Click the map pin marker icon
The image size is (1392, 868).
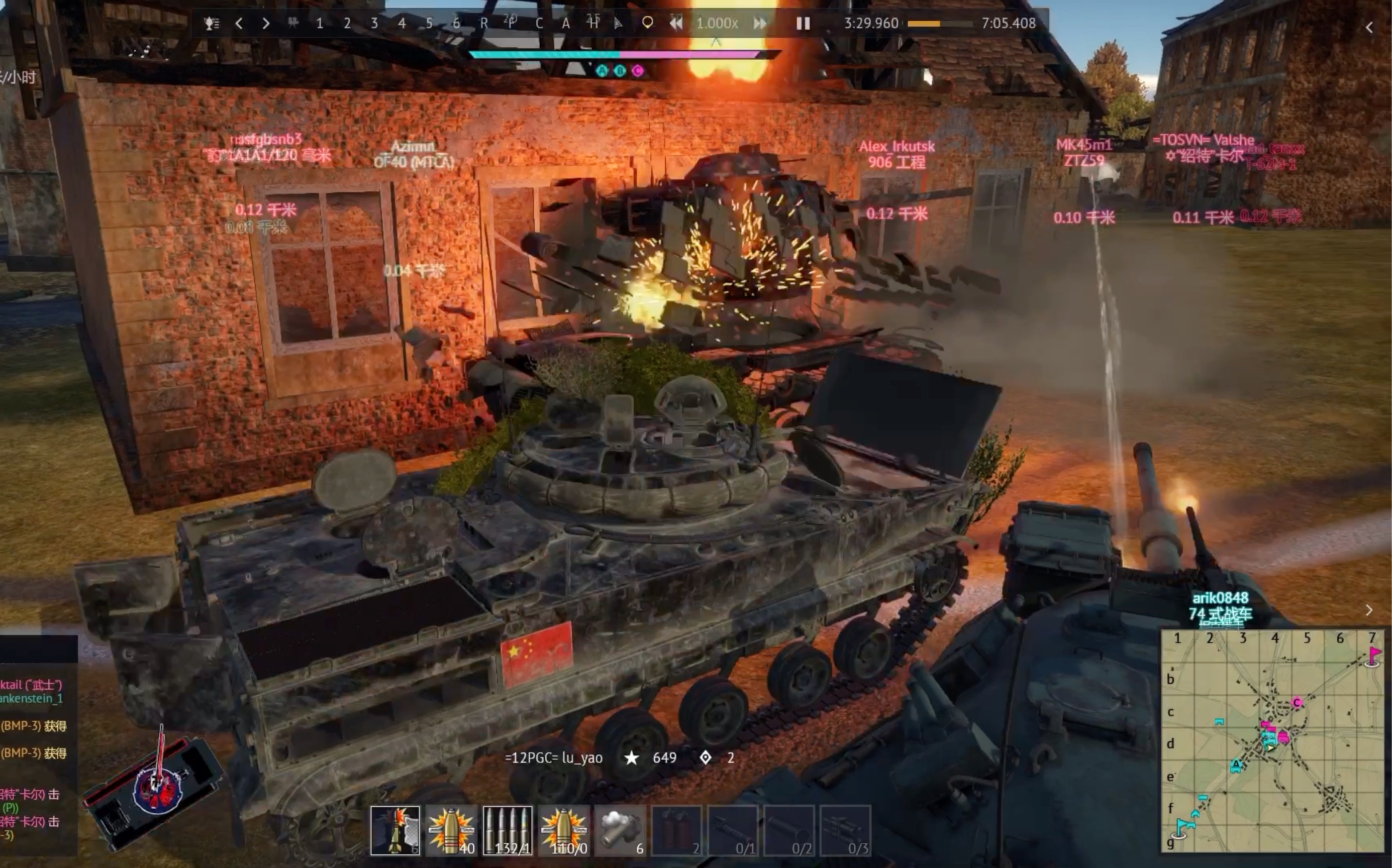coord(647,23)
